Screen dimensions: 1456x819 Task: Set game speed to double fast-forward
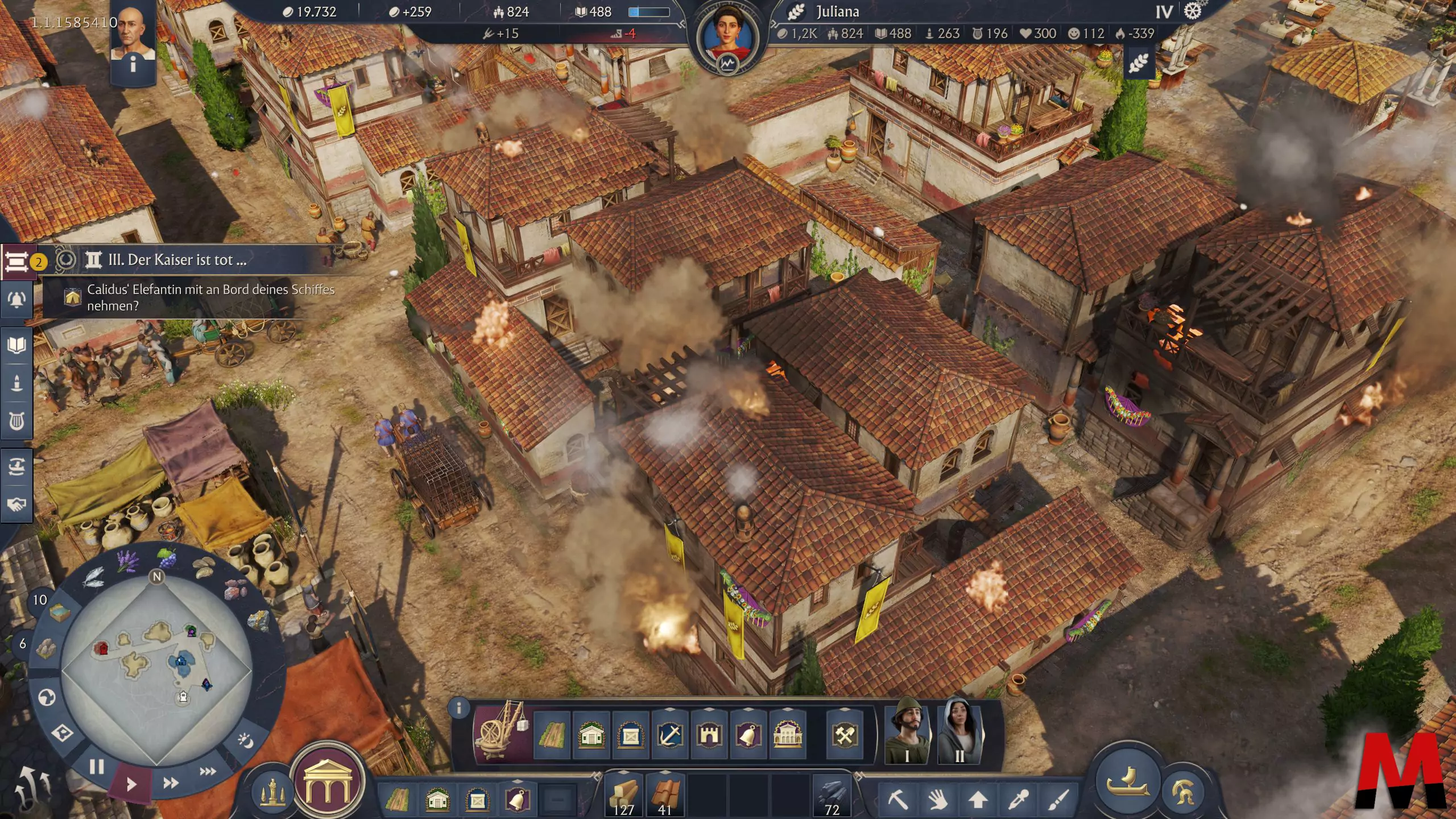coord(171,783)
